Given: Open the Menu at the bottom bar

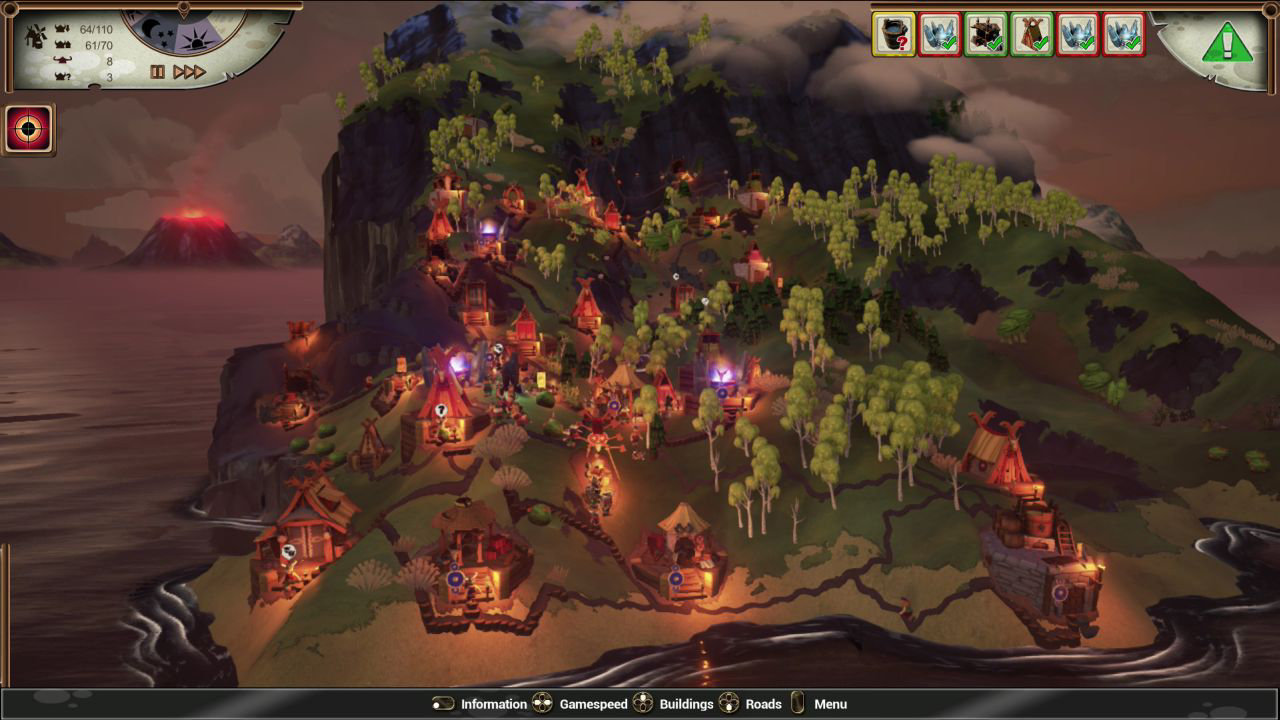Looking at the screenshot, I should click(830, 704).
